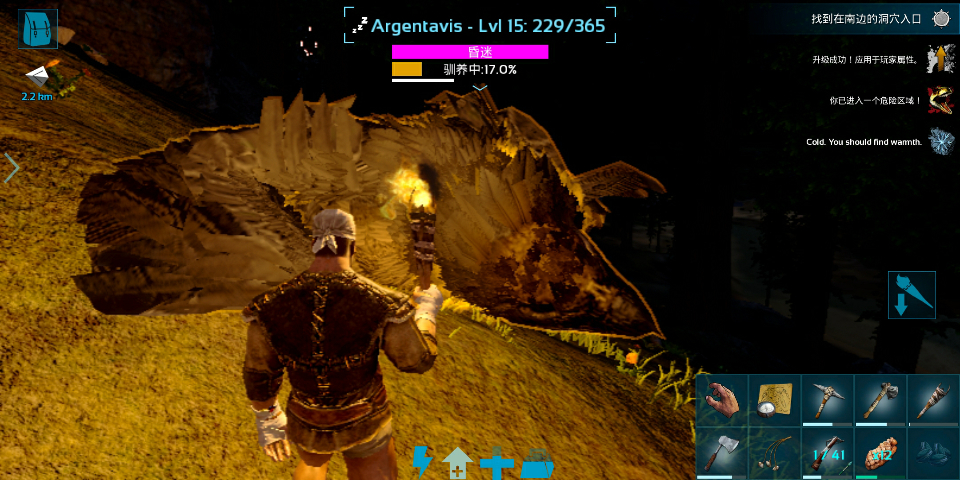The height and width of the screenshot is (480, 960).
Task: Select the torch hotbar slot
Action: pyautogui.click(x=932, y=400)
